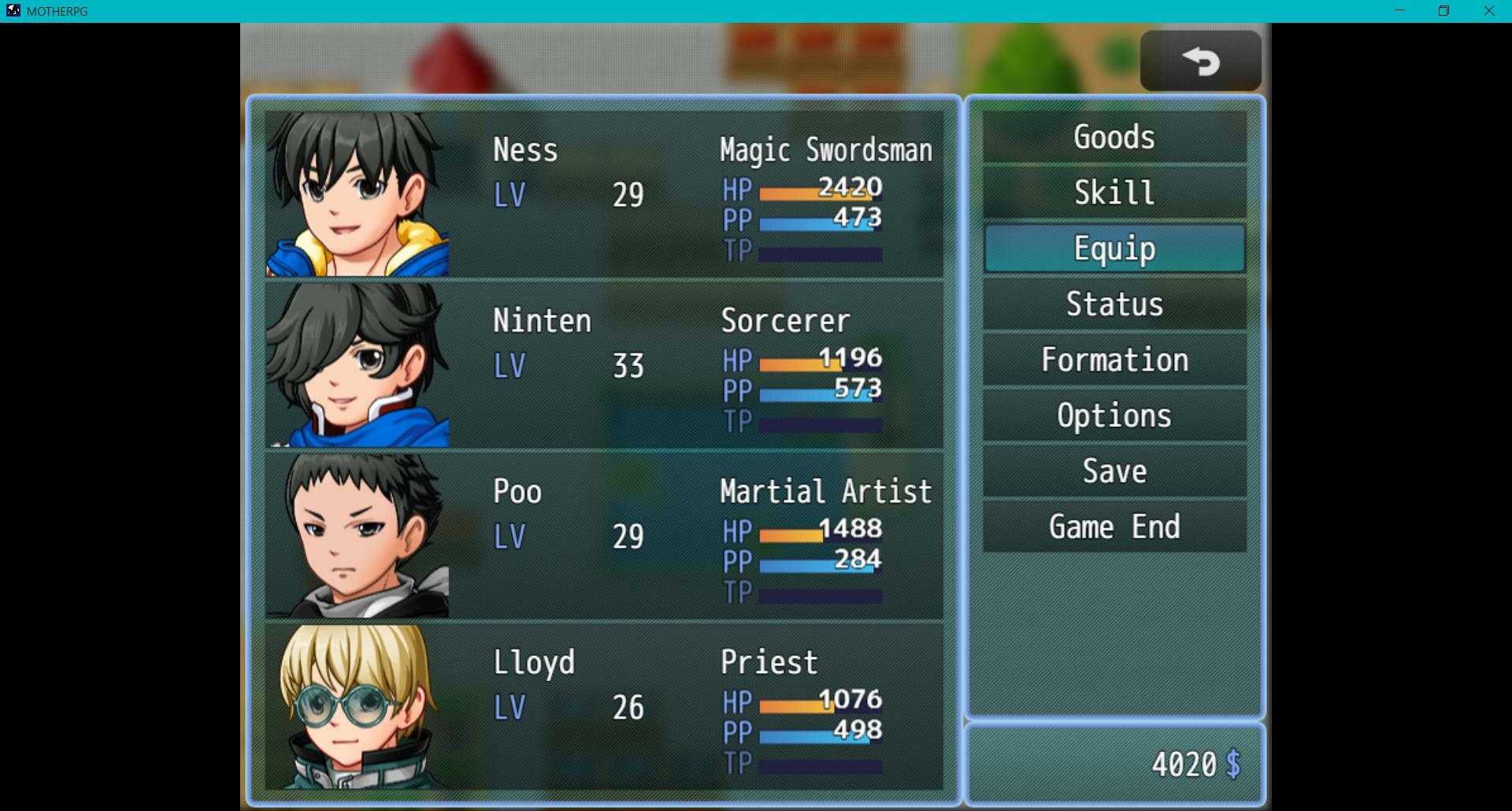Go to Options

pos(1114,416)
